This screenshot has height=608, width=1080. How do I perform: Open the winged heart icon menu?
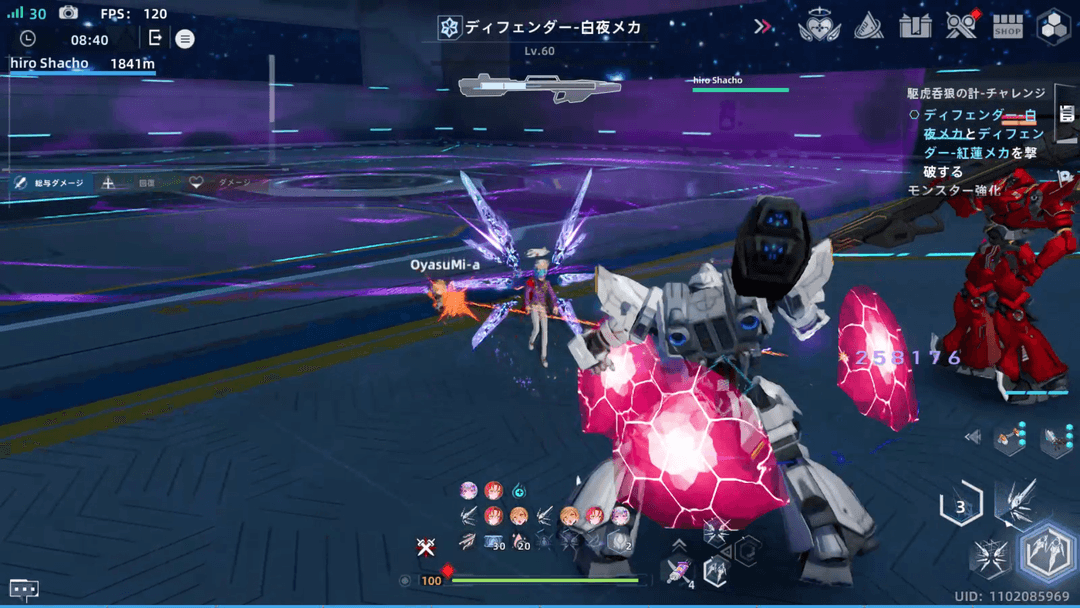point(819,27)
